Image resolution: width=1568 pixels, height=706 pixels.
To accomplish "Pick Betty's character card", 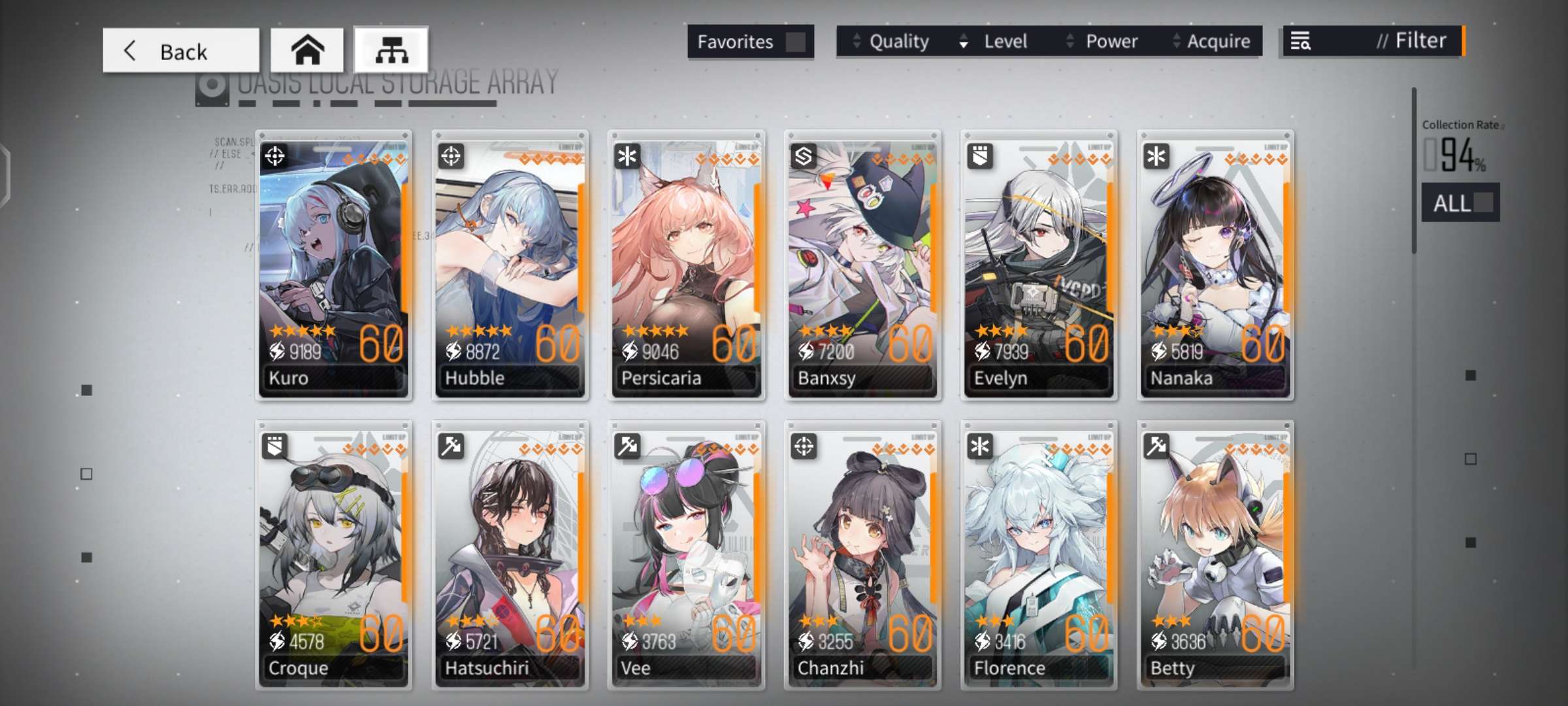I will (1215, 556).
